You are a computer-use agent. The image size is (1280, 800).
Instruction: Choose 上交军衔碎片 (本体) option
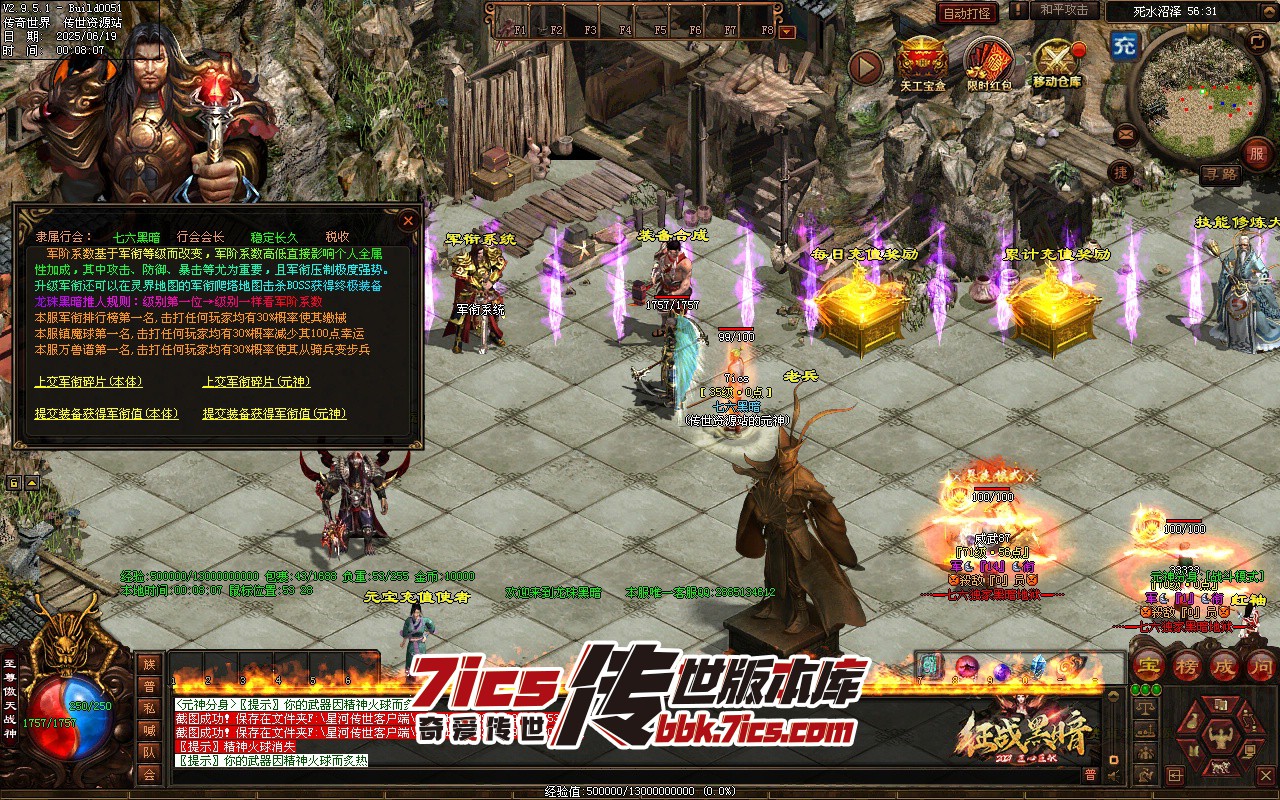point(88,381)
